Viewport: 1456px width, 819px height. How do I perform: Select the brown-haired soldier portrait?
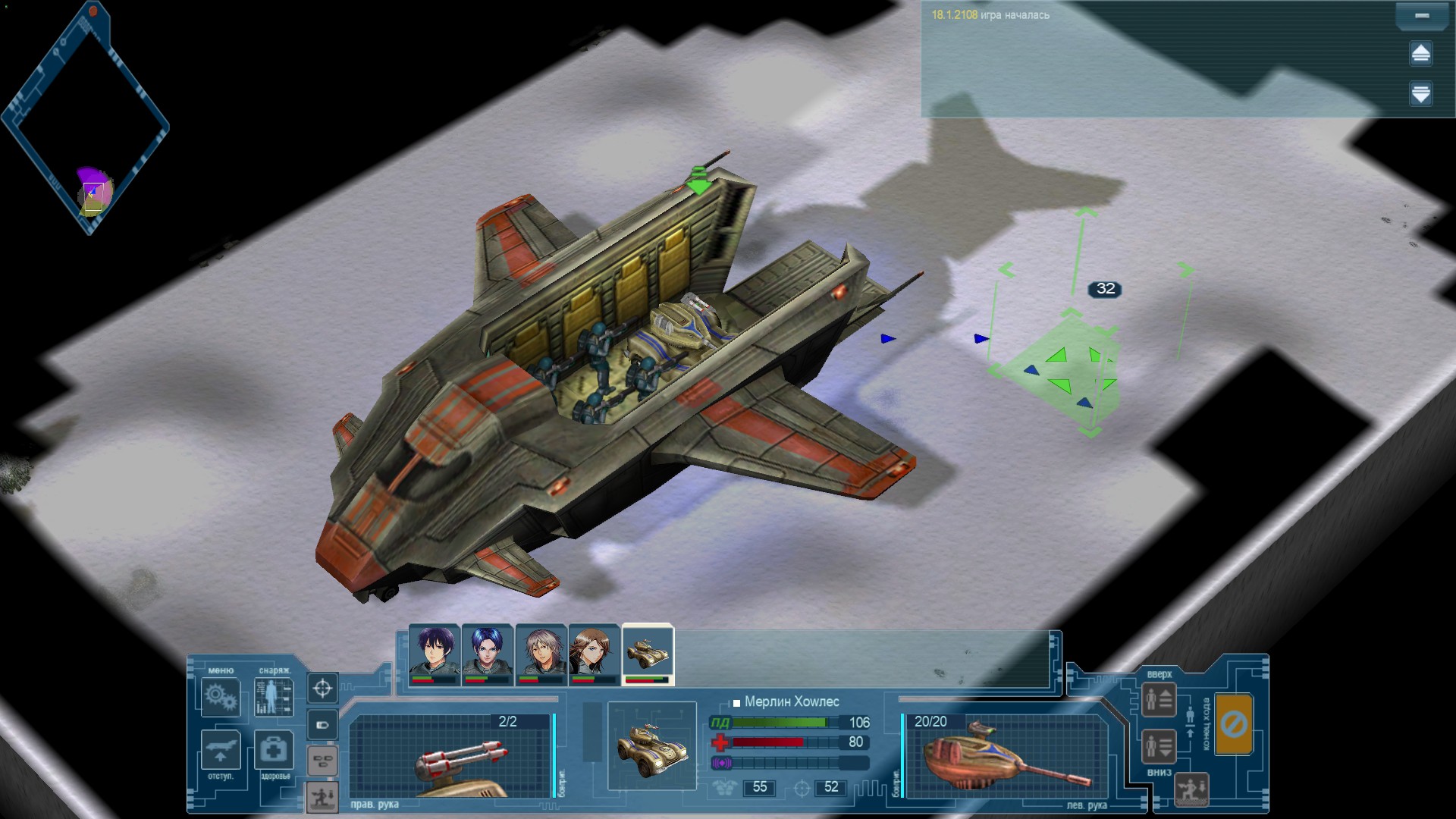pyautogui.click(x=594, y=654)
